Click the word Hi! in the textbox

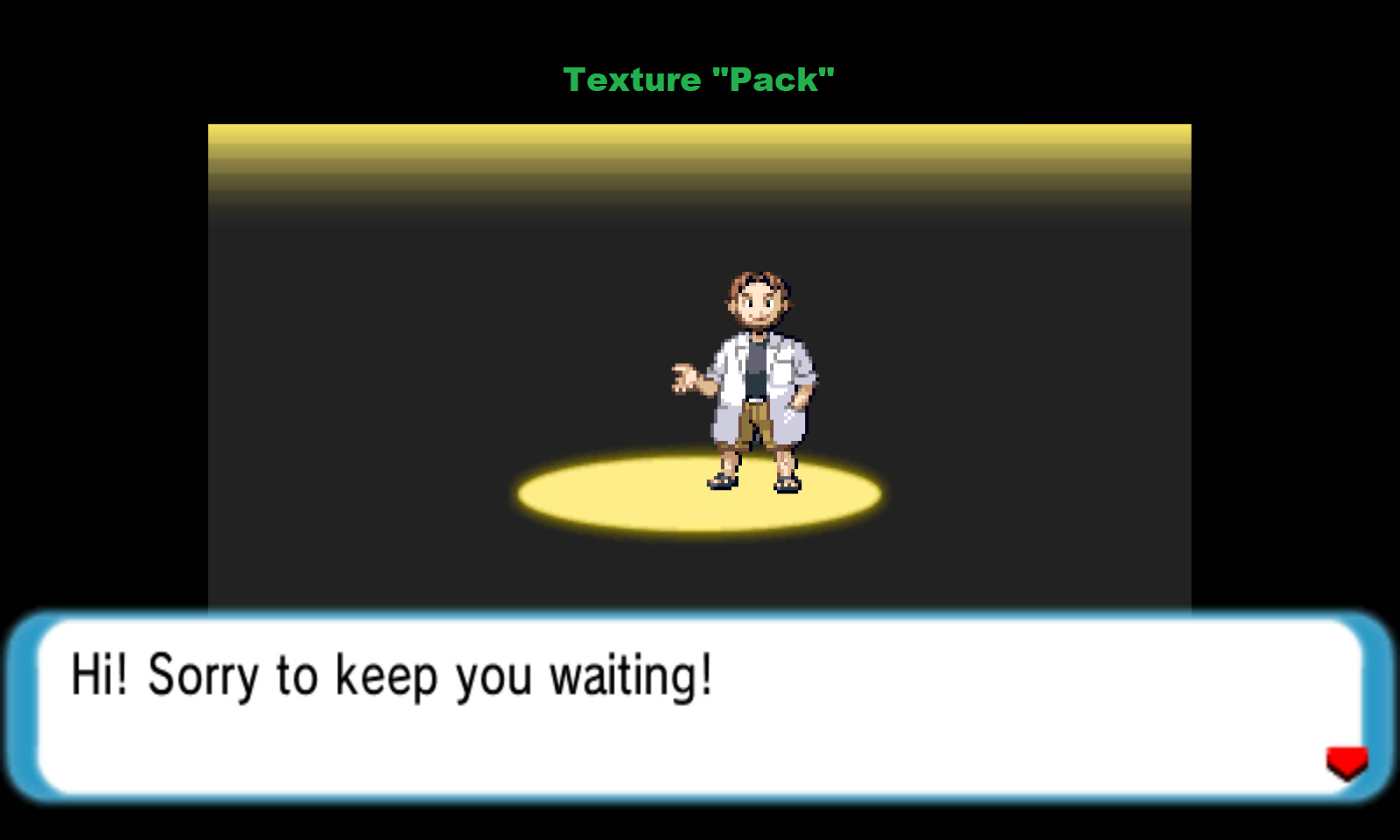point(99,674)
